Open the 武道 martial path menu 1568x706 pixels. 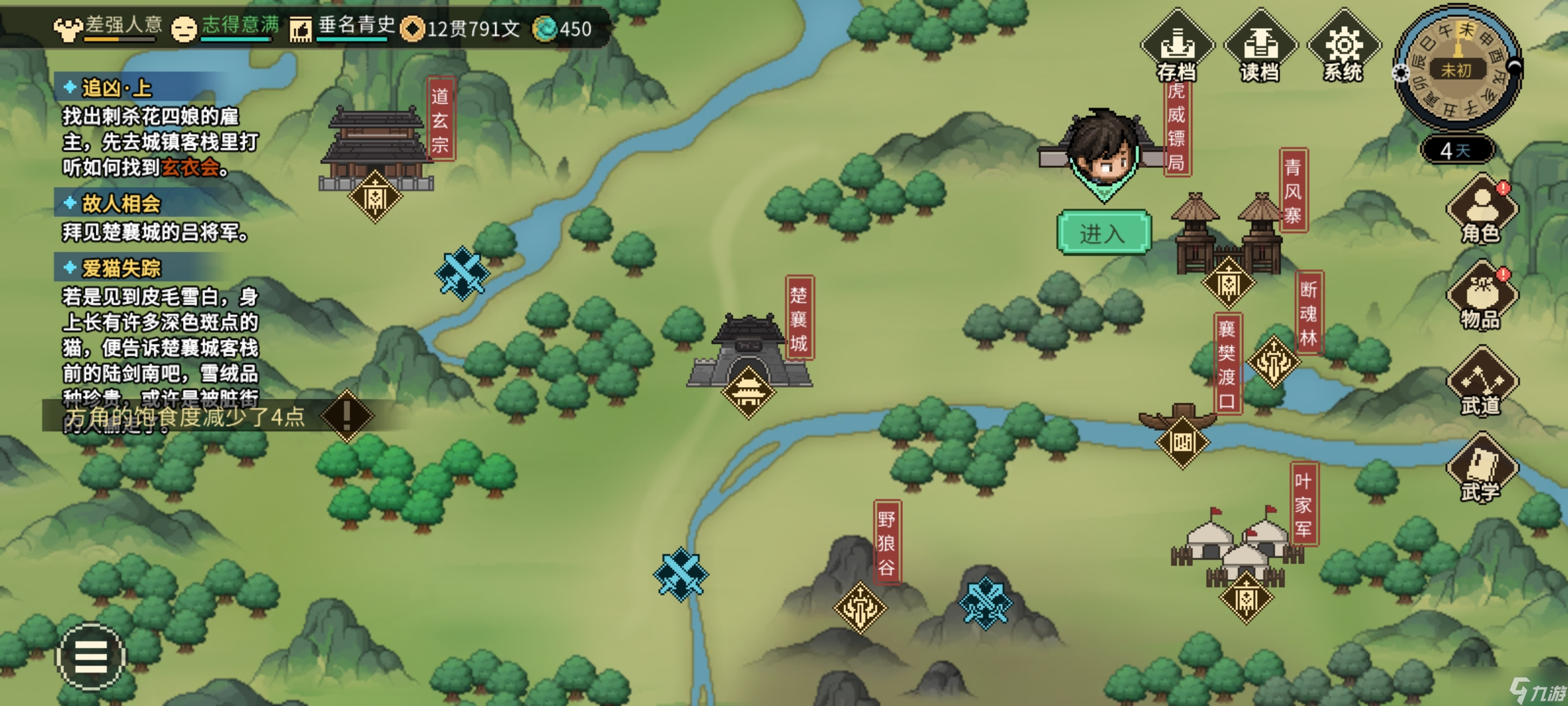click(x=1482, y=382)
